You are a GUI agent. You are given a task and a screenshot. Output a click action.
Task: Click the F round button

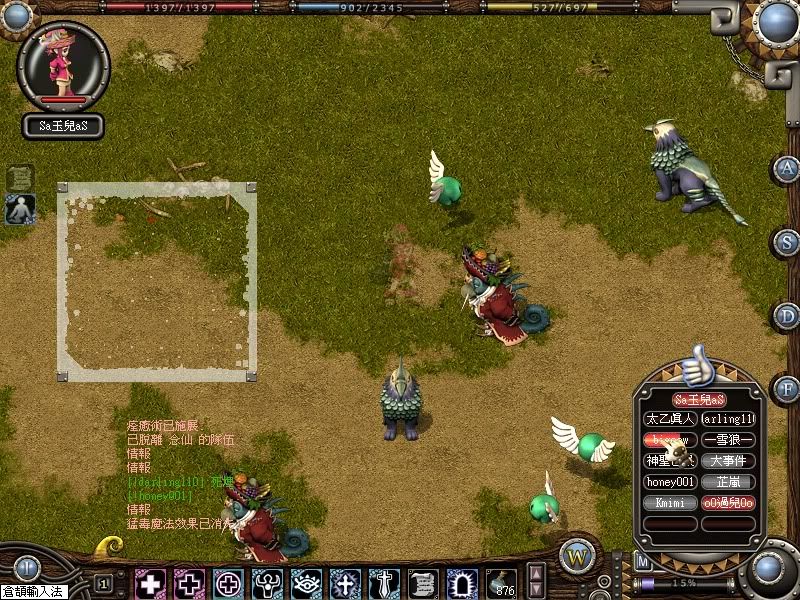click(x=788, y=388)
